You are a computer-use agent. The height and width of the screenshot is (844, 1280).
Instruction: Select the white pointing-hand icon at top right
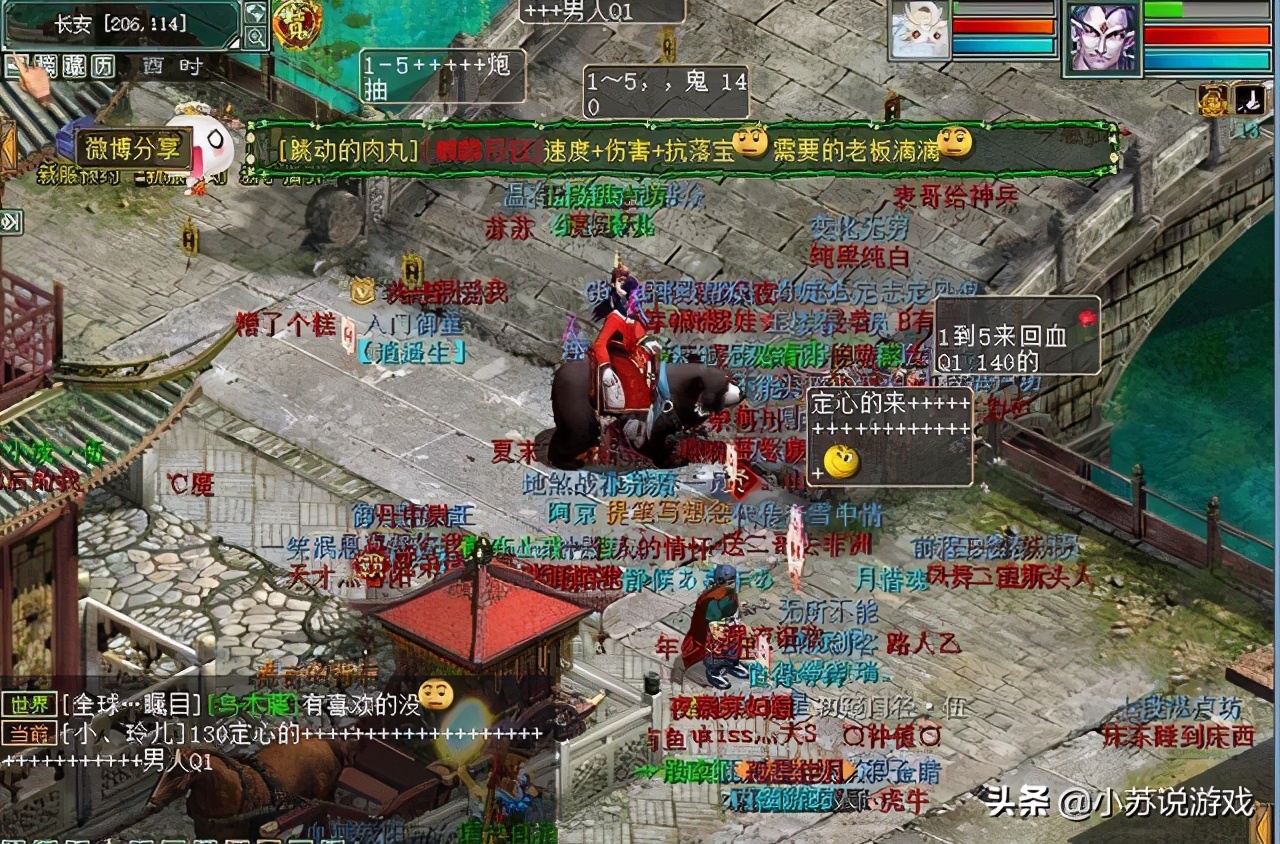coord(1250,100)
